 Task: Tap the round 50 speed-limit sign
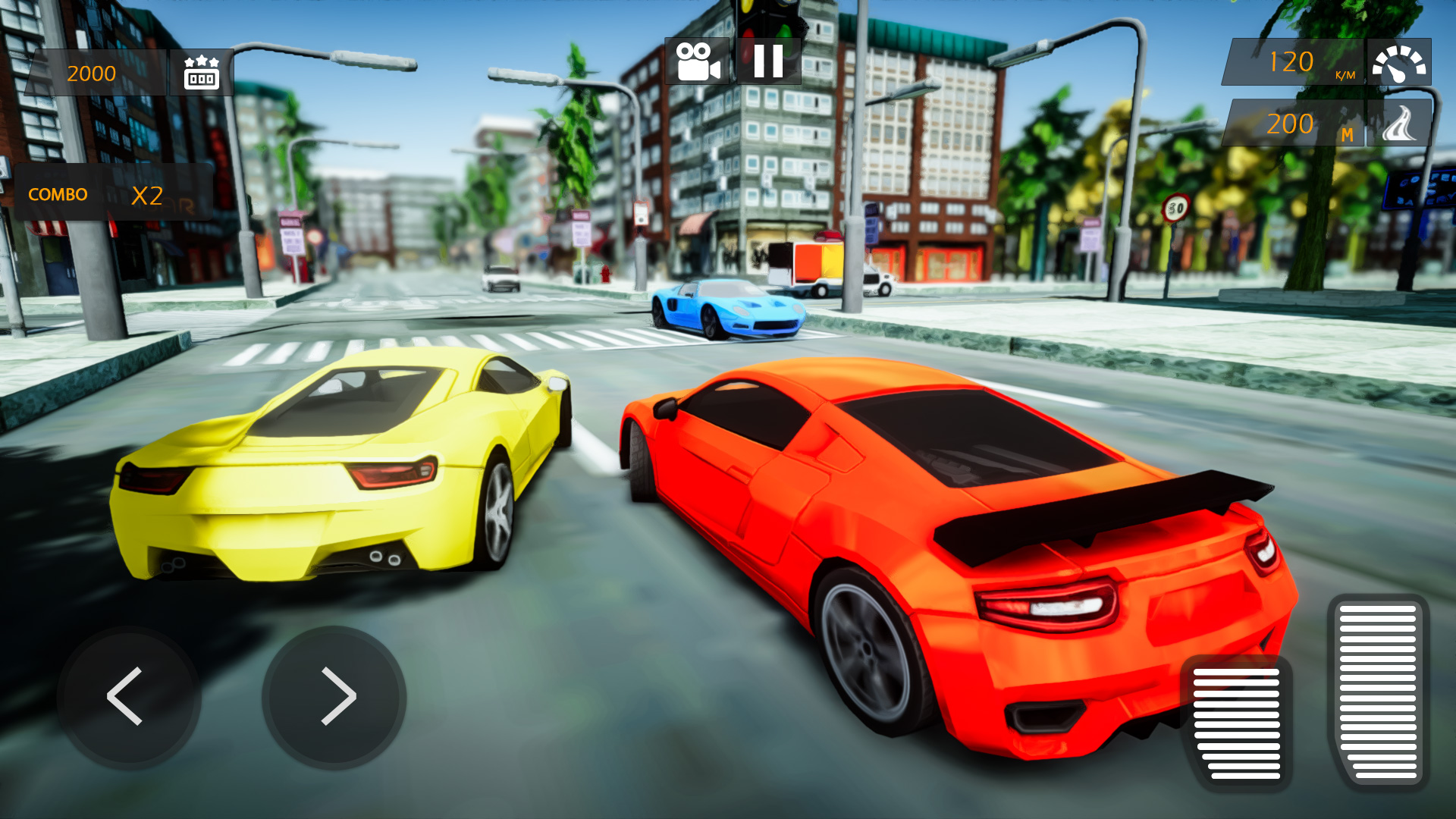click(1178, 206)
